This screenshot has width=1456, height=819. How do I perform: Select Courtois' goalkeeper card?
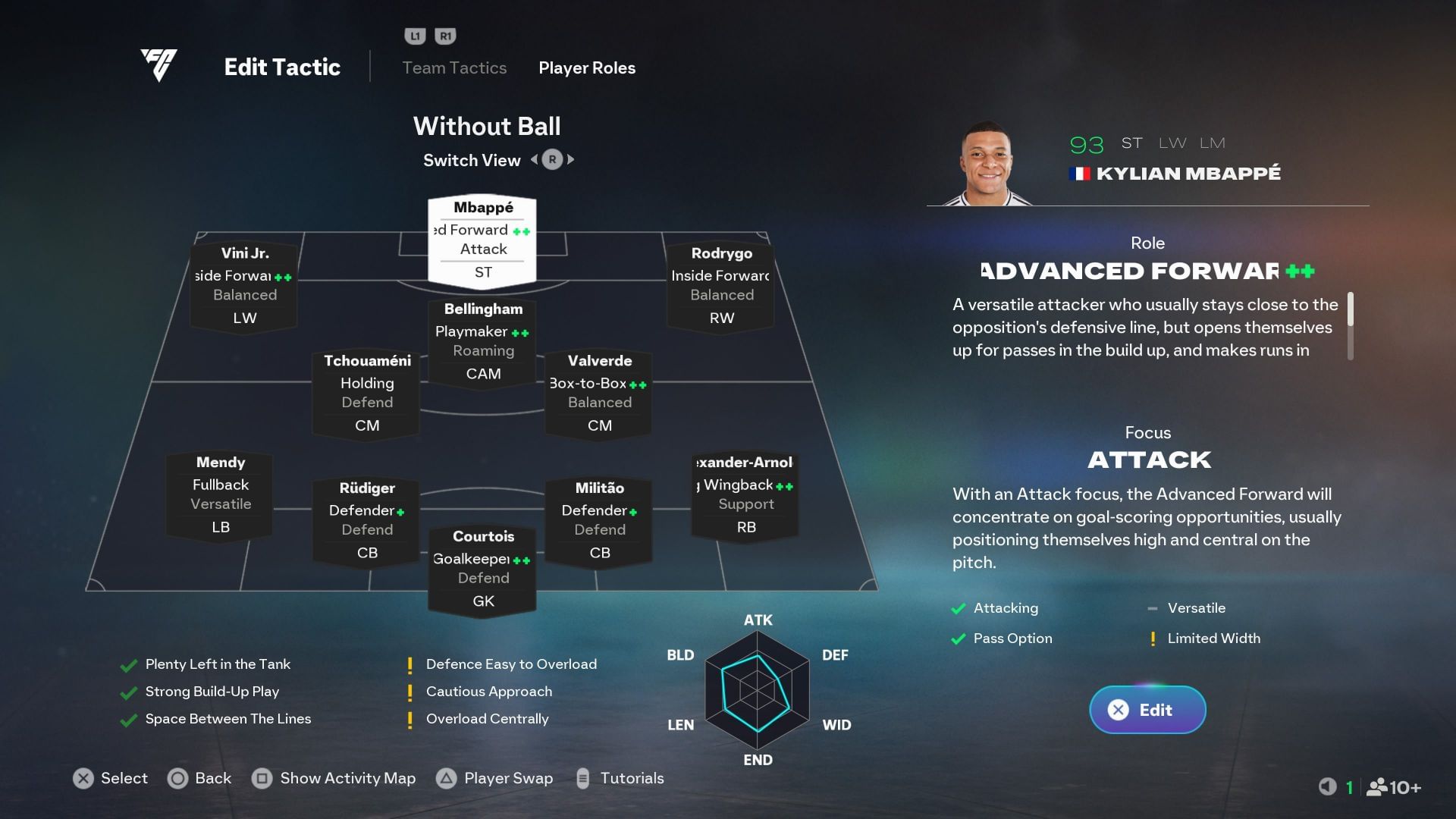point(483,569)
